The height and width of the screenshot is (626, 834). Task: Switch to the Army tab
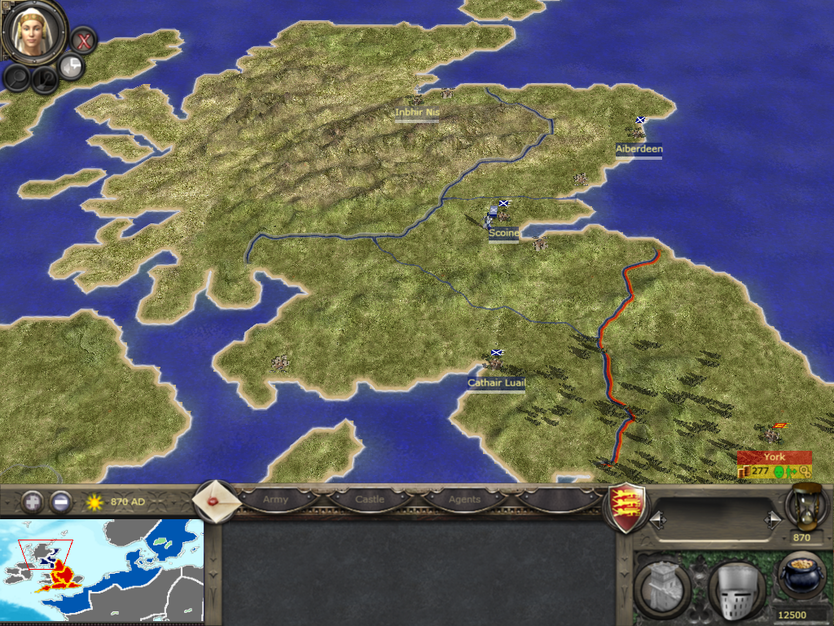click(x=275, y=499)
